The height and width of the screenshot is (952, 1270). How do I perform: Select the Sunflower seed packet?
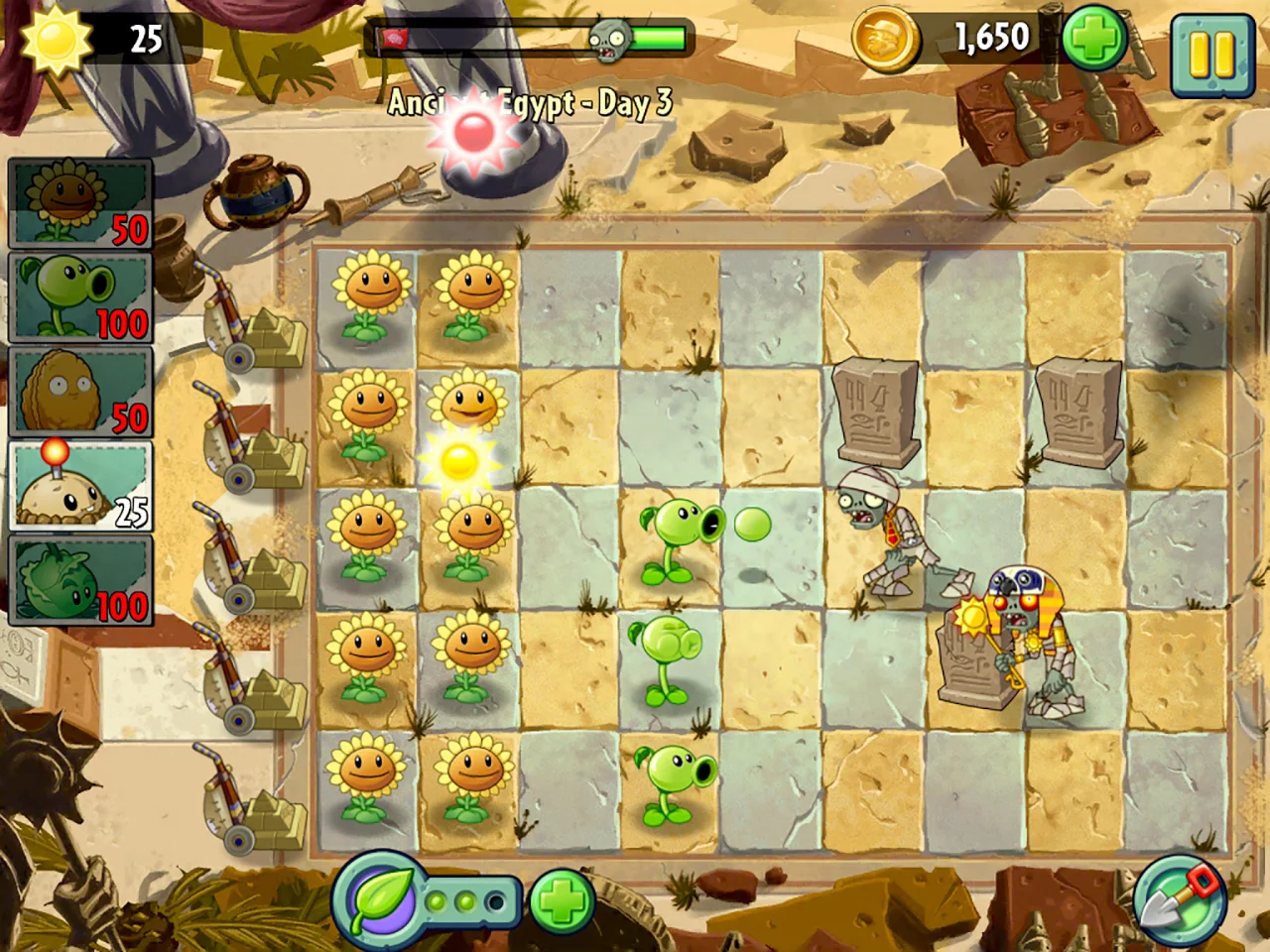click(x=79, y=203)
